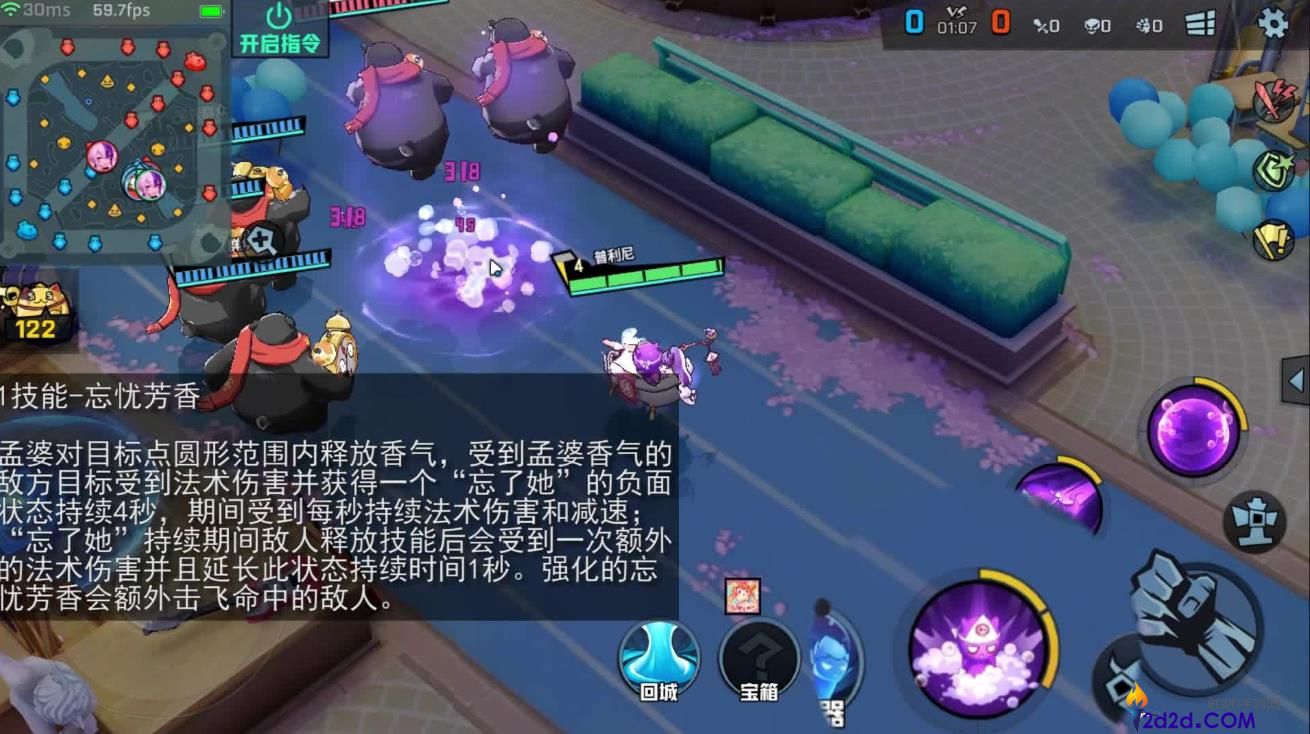Cast the purple orb ultimate skill
This screenshot has width=1310, height=734.
click(1190, 426)
